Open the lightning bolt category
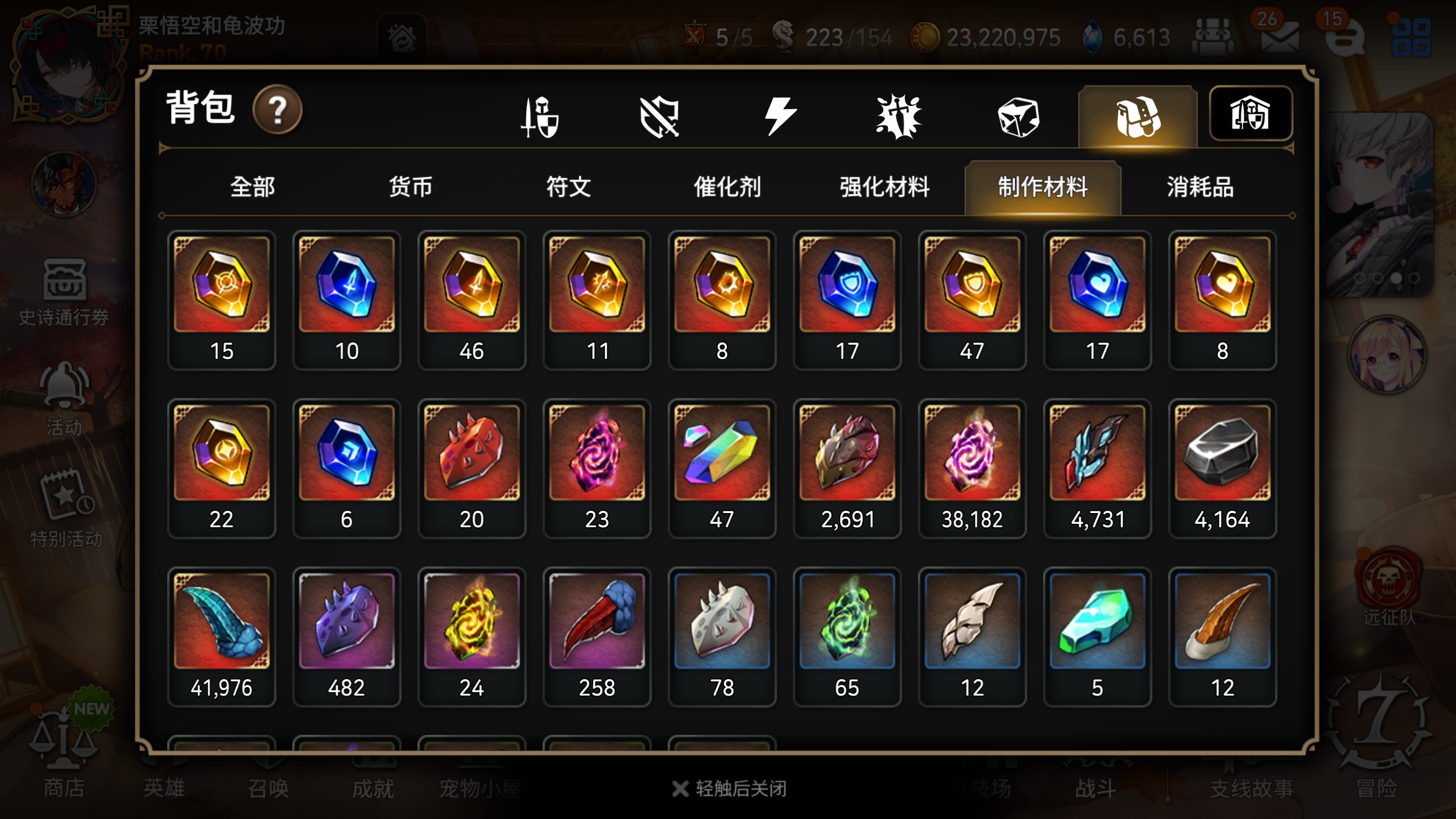This screenshot has height=819, width=1456. 780,116
